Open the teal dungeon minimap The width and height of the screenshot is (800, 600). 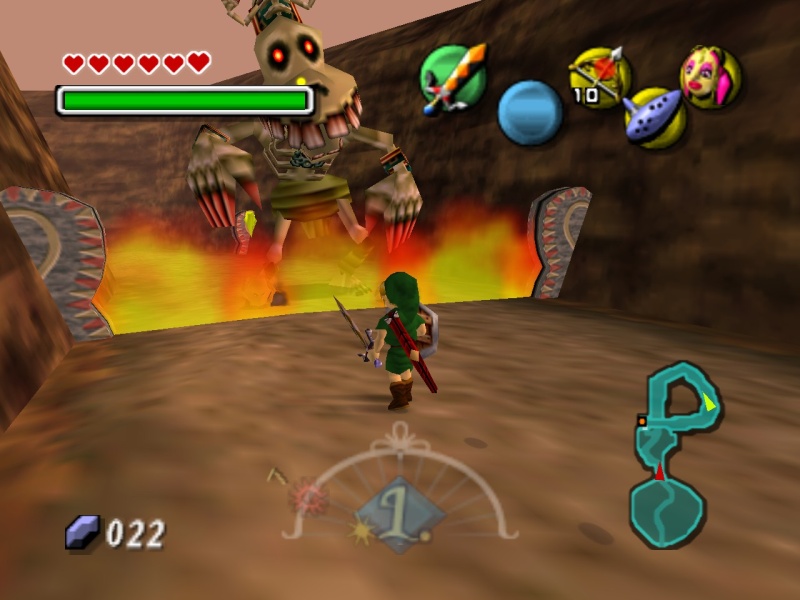point(672,455)
